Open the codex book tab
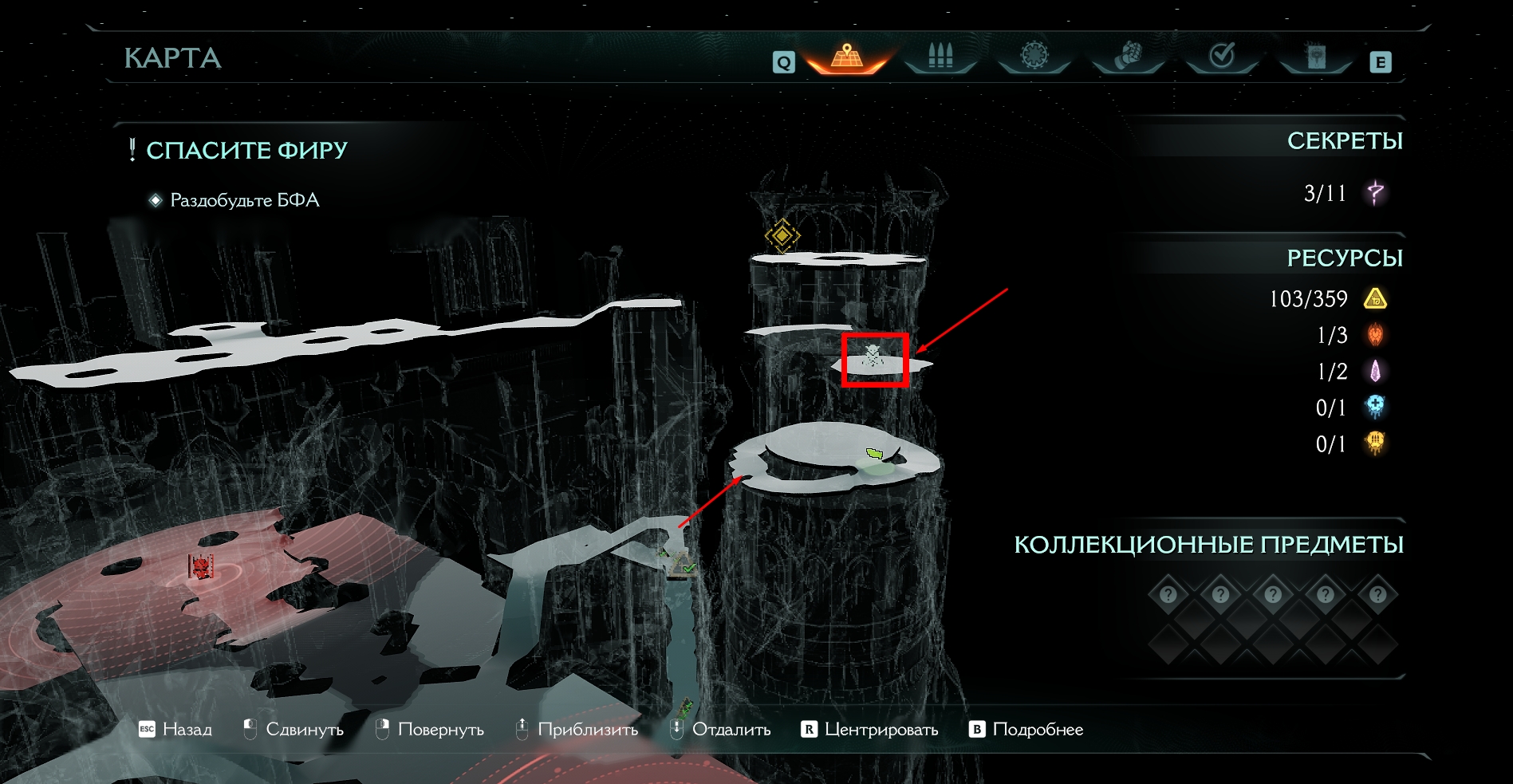1513x784 pixels. click(1315, 57)
